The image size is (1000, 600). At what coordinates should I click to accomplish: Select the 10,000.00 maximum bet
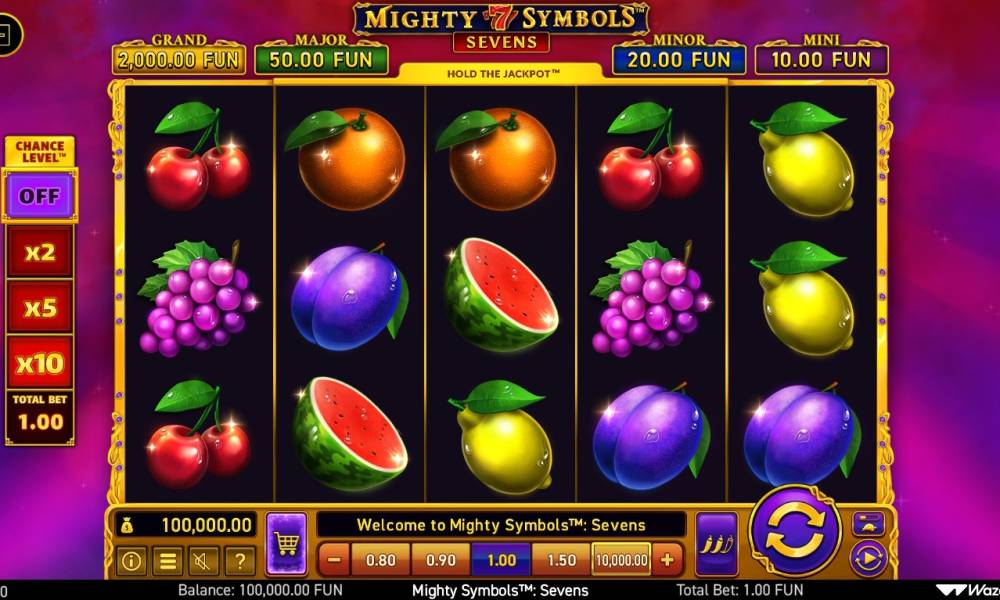coord(621,560)
